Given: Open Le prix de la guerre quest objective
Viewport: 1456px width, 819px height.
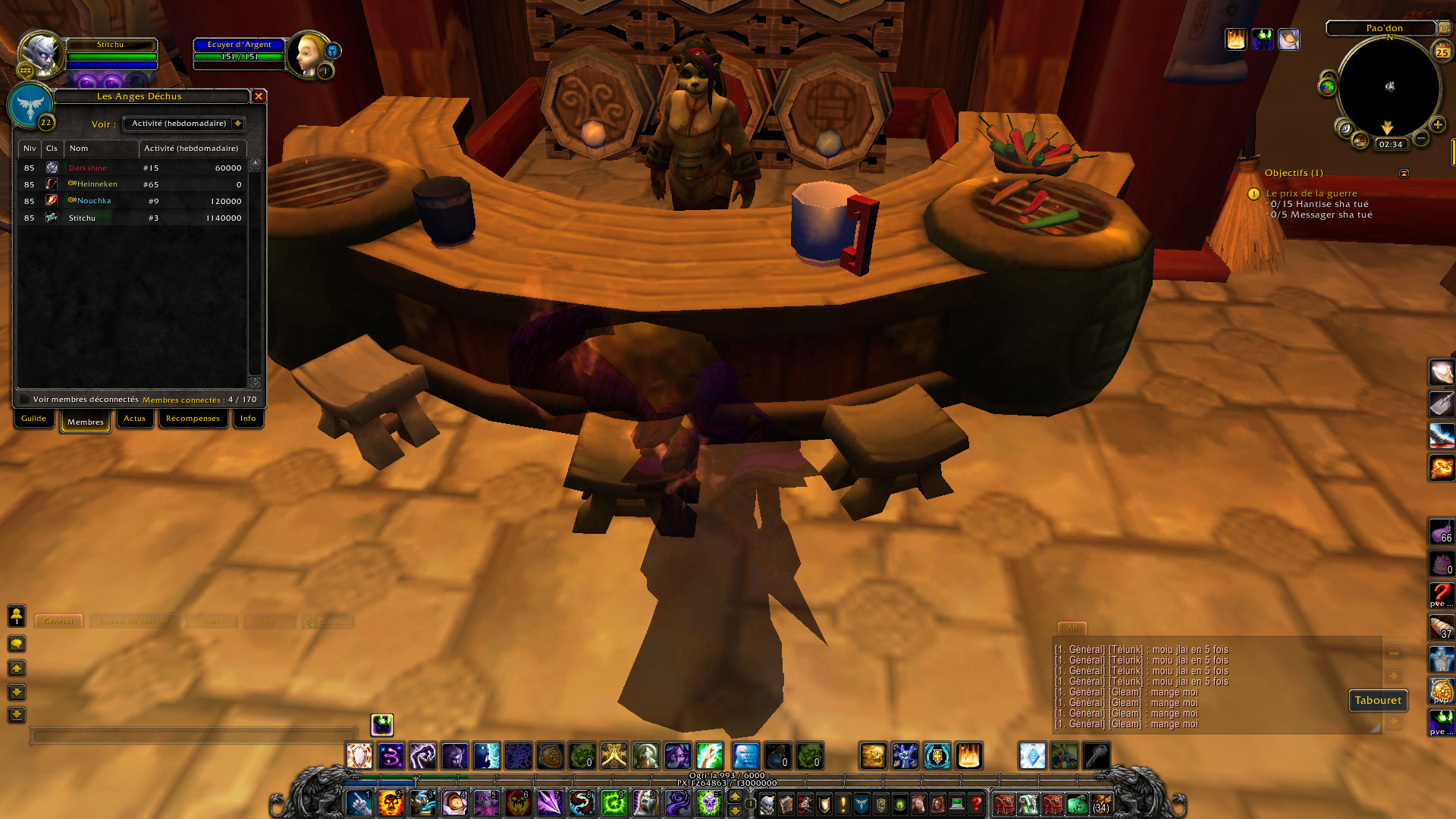Looking at the screenshot, I should click(1311, 193).
